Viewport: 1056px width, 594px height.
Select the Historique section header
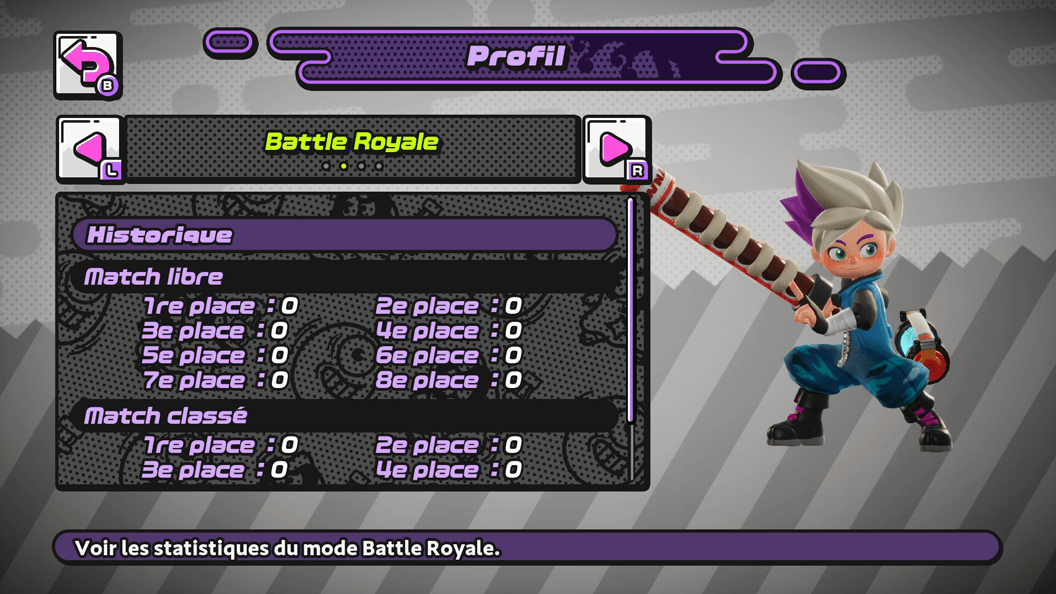click(x=345, y=235)
